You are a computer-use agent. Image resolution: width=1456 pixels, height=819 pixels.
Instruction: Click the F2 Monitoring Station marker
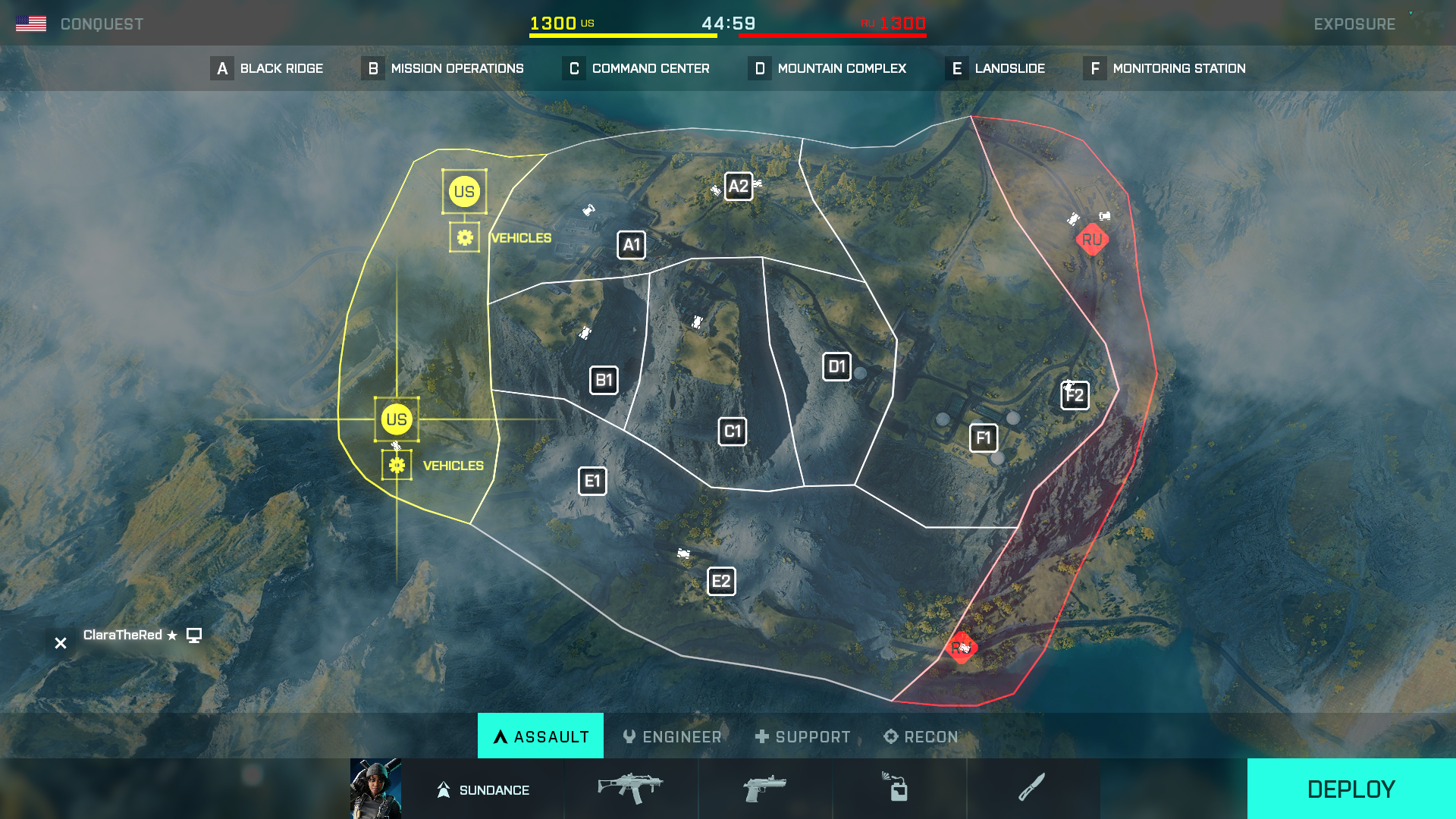(x=1075, y=395)
